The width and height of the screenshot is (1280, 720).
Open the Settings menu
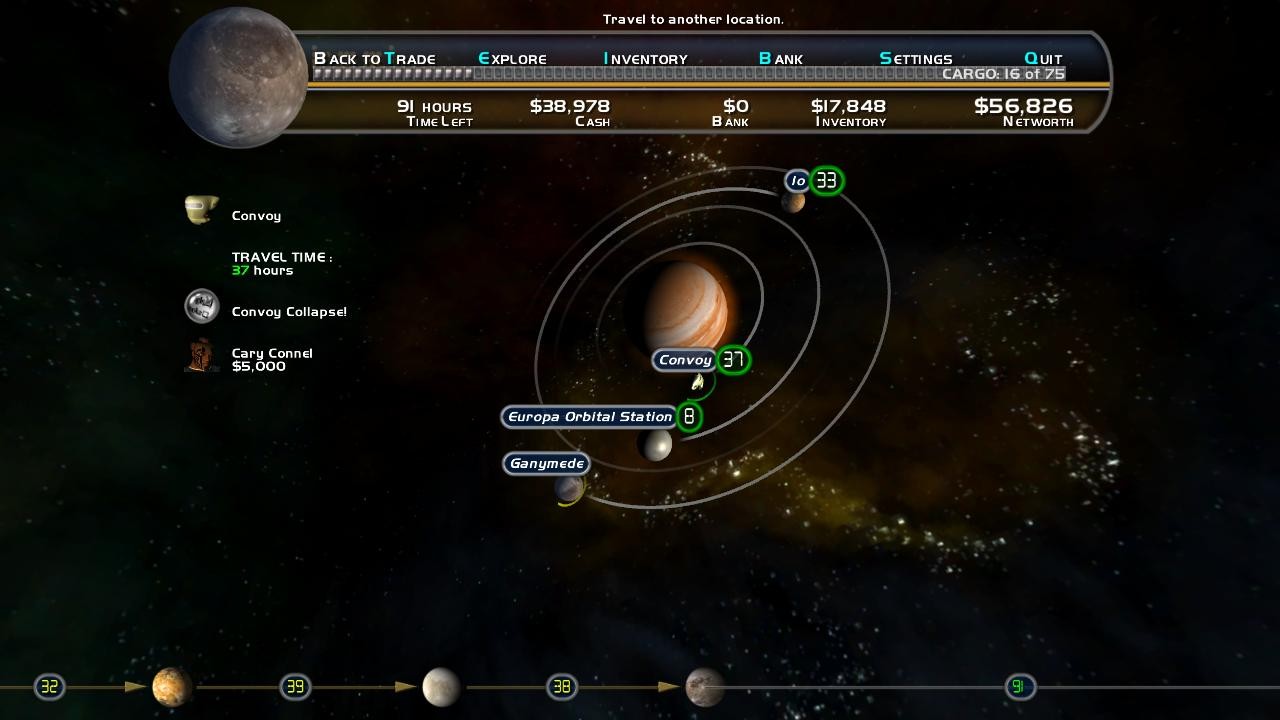915,59
